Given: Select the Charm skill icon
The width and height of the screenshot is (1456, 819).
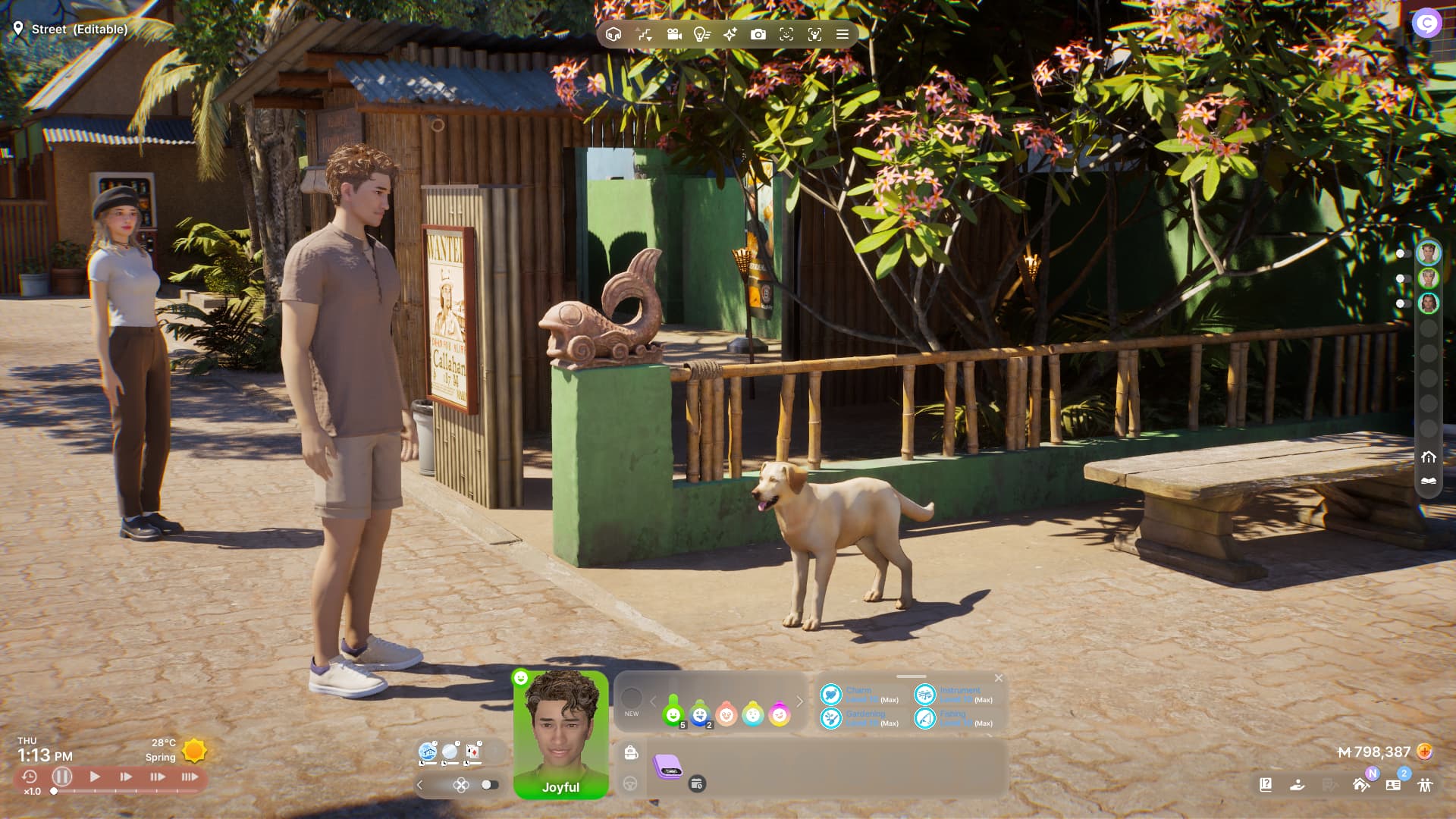Looking at the screenshot, I should pos(831,694).
